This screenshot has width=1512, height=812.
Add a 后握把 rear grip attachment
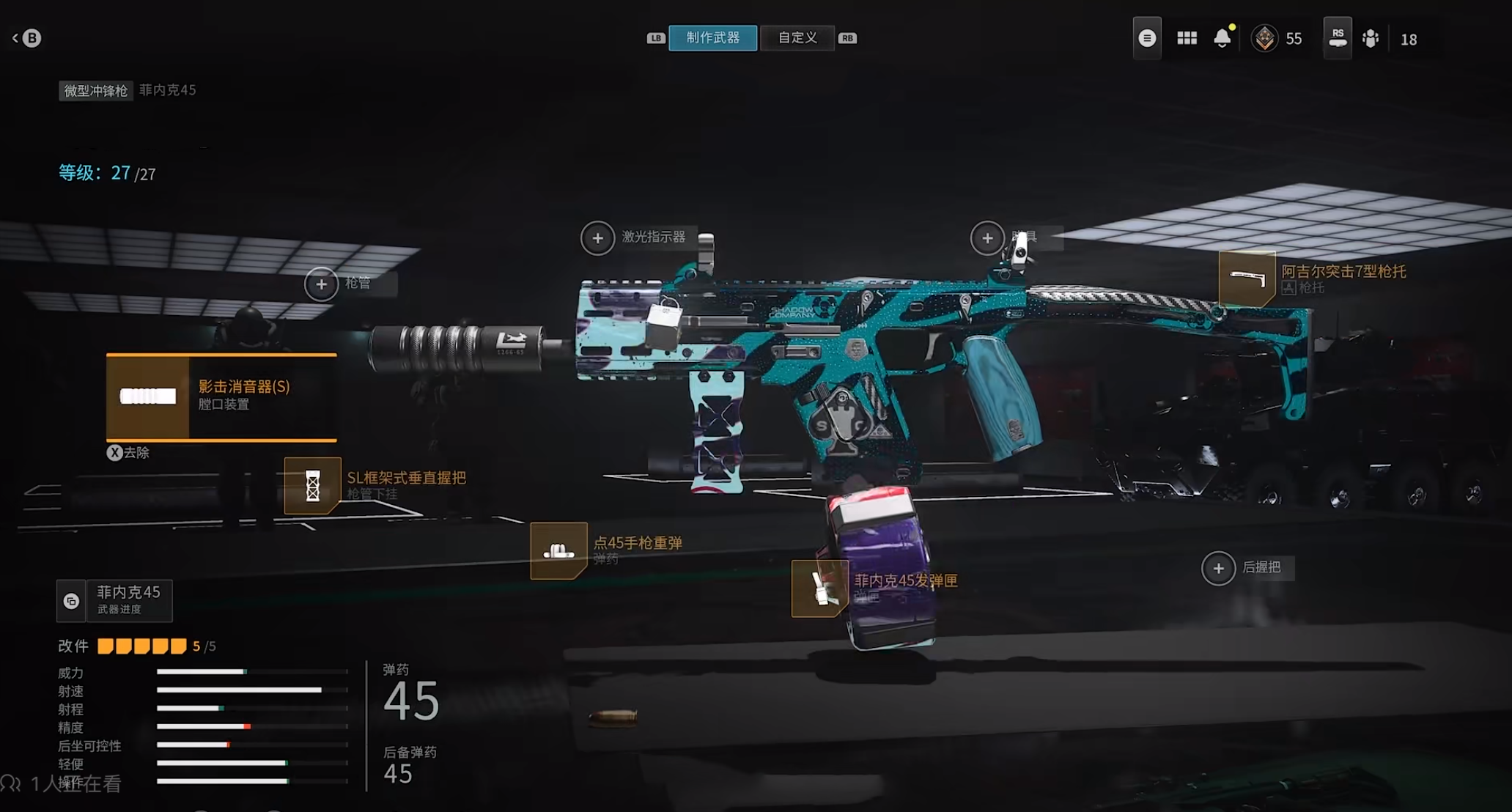(x=1219, y=568)
